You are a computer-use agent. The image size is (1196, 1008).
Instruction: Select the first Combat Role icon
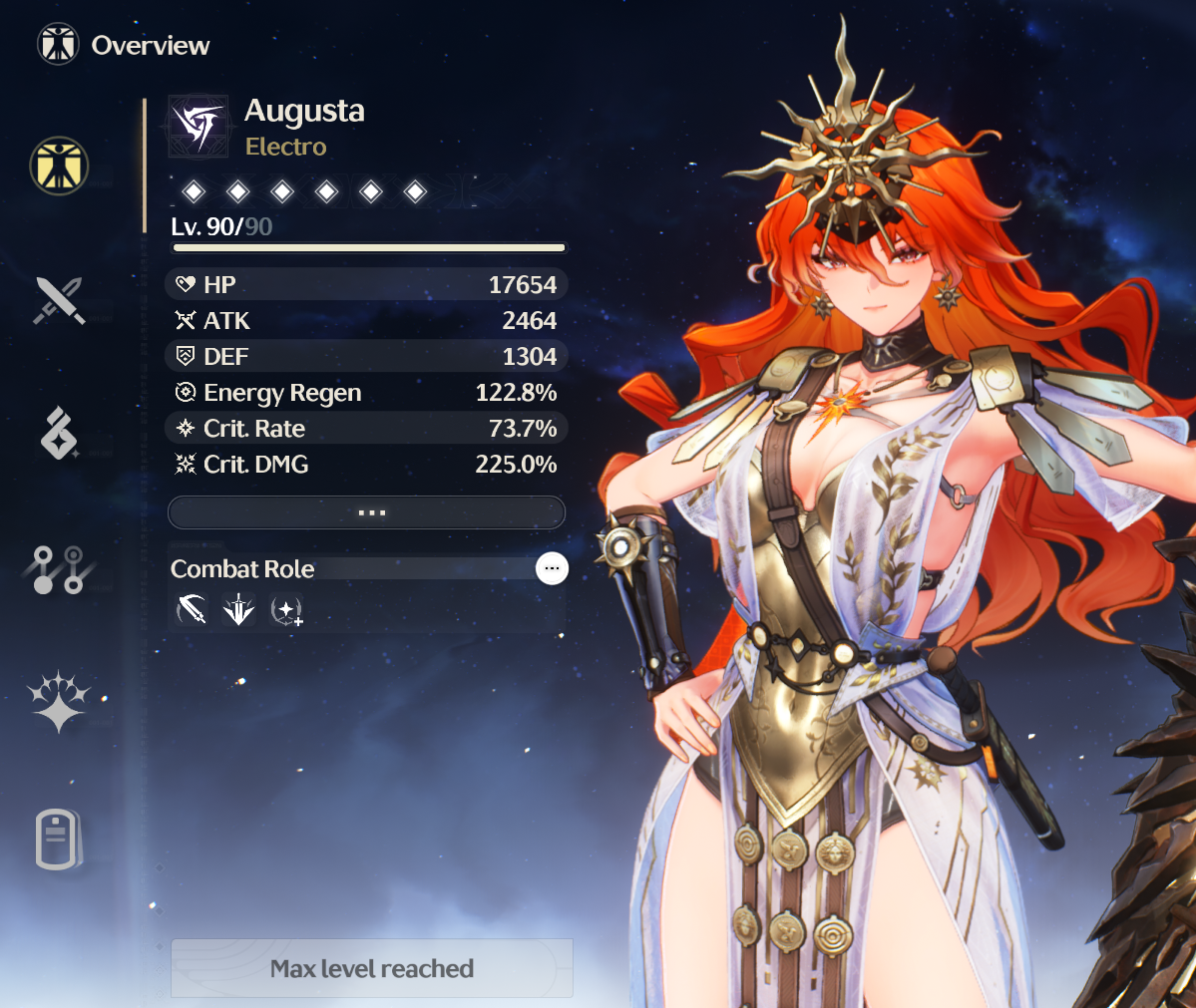192,608
